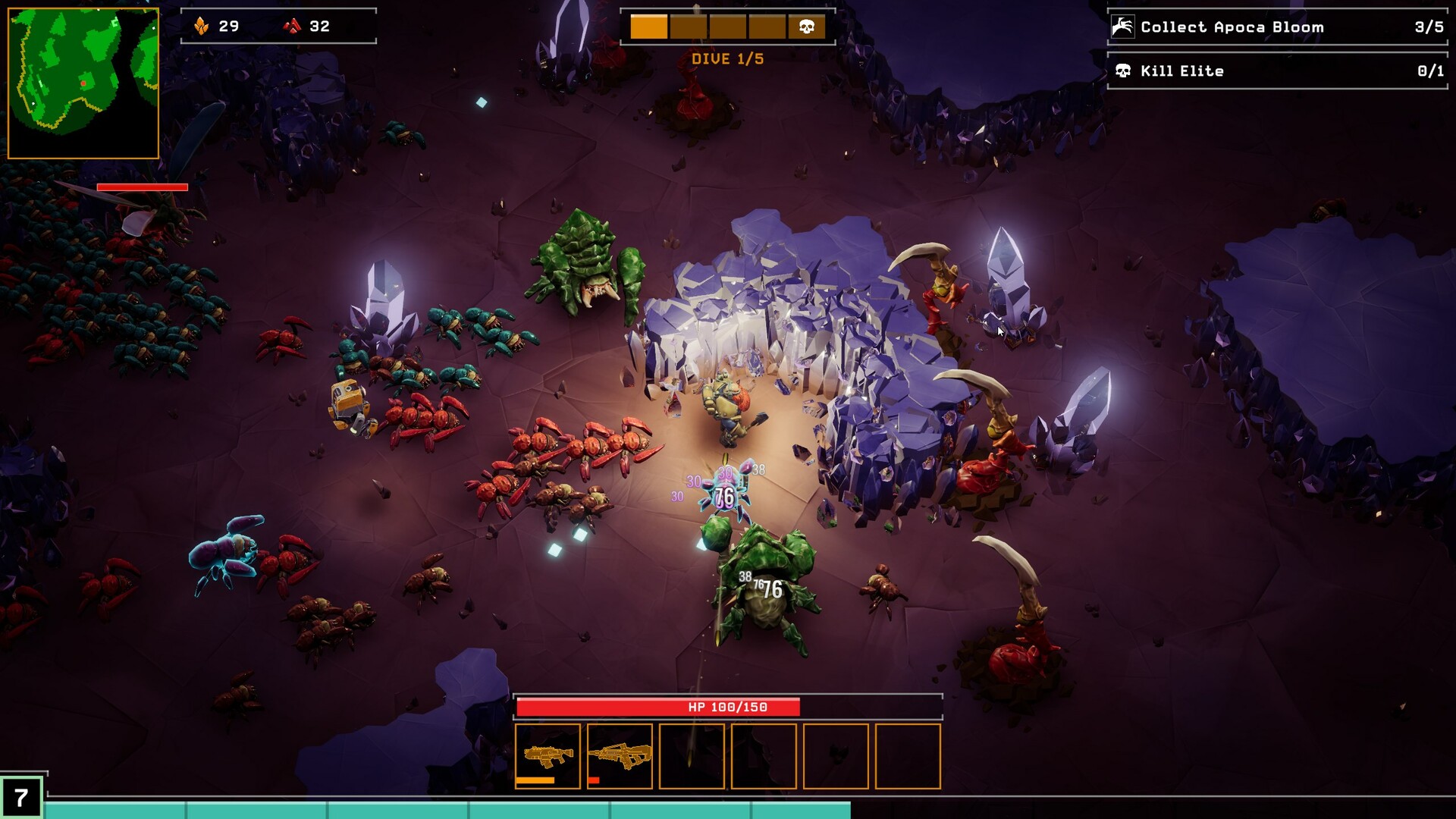Click the gold nugget resource icon
Viewport: 1456px width, 819px height.
(200, 26)
